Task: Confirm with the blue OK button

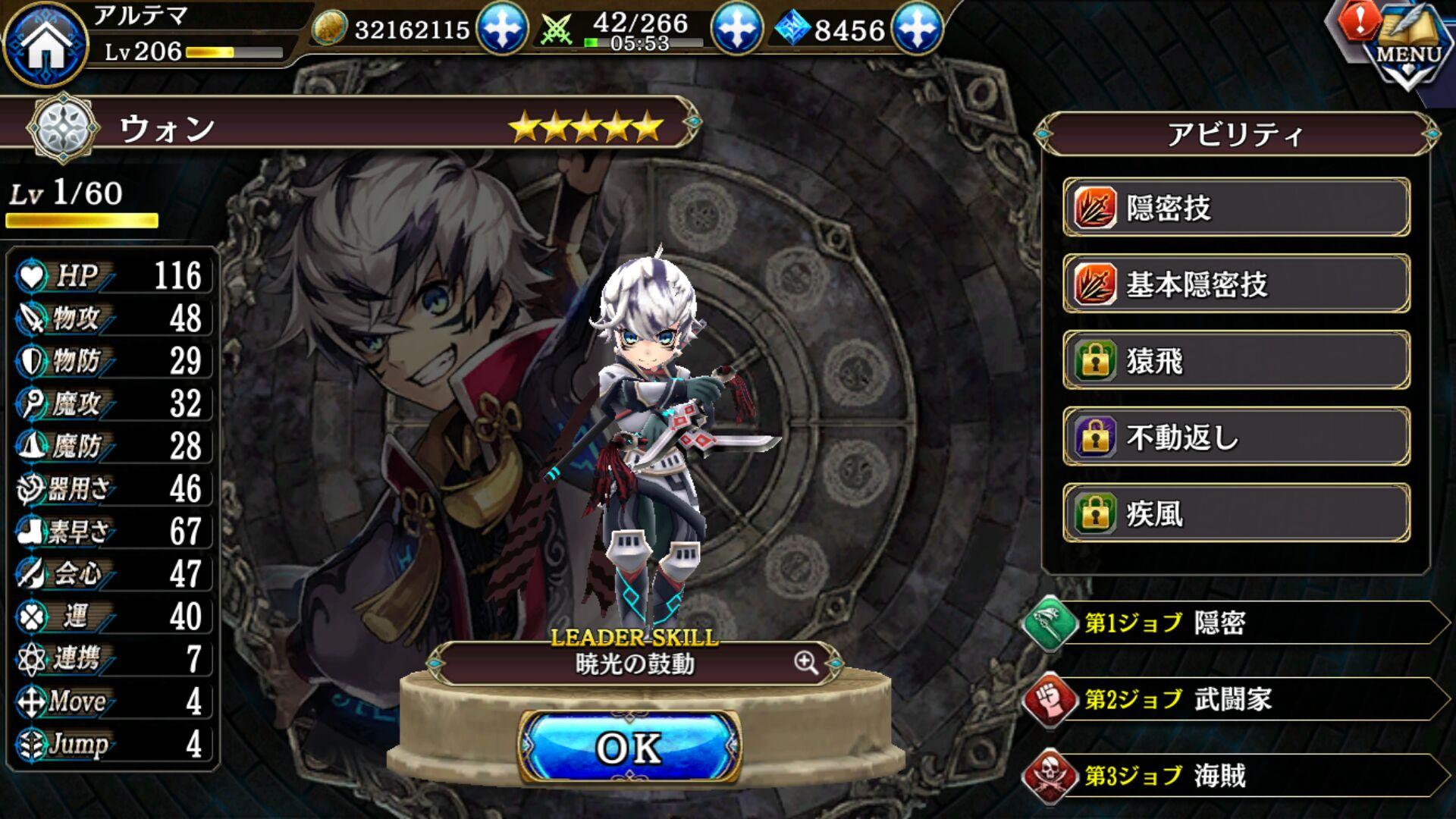Action: tap(629, 748)
